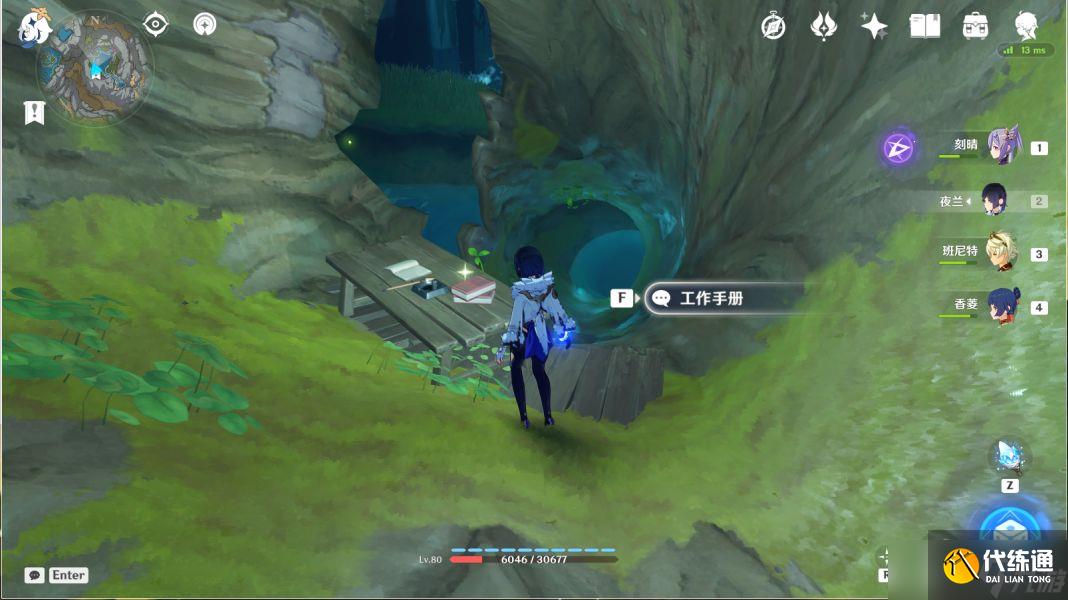Open the backpack inventory
Image resolution: width=1068 pixels, height=600 pixels.
click(976, 26)
